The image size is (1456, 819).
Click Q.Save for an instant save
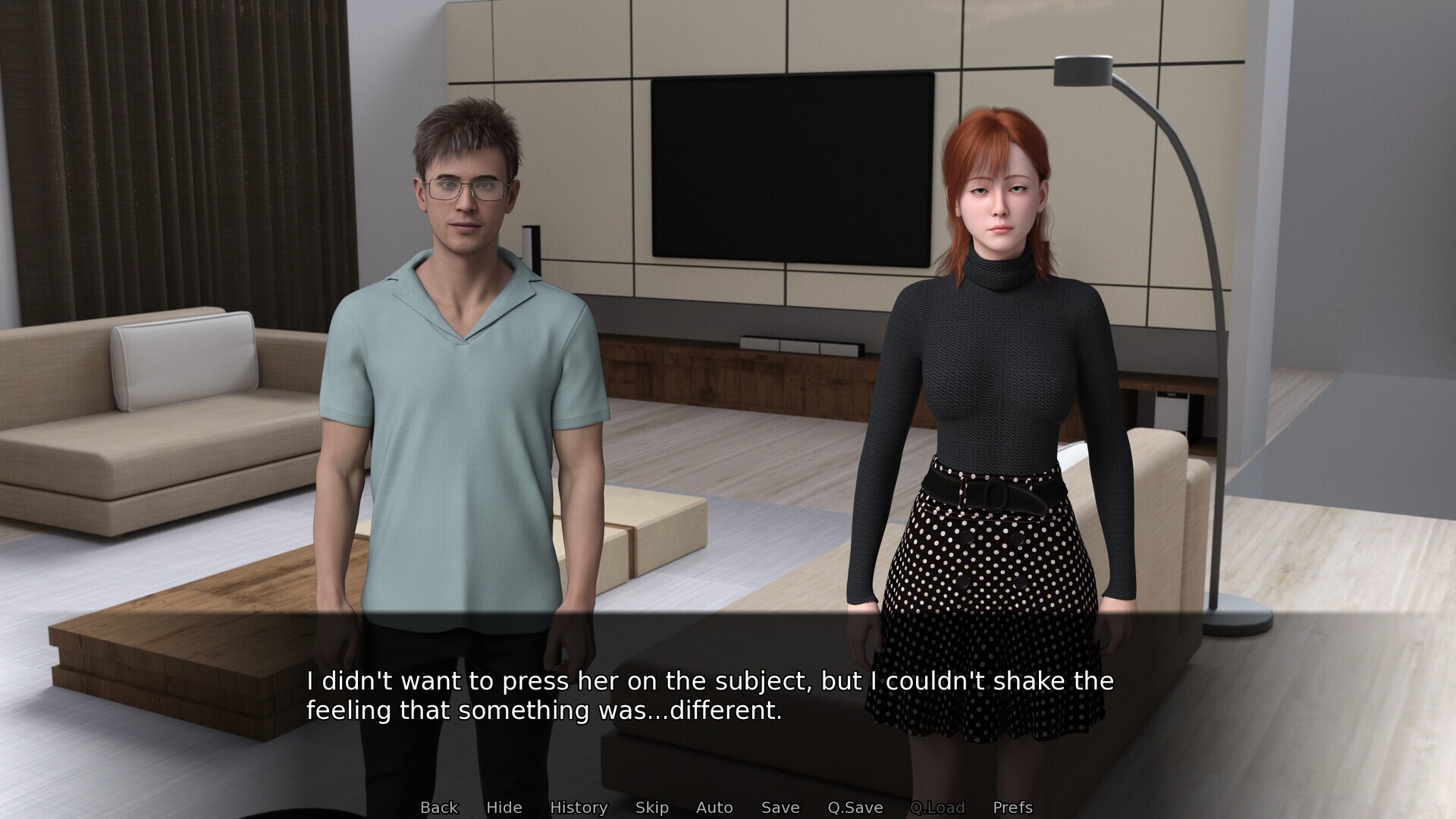click(856, 807)
